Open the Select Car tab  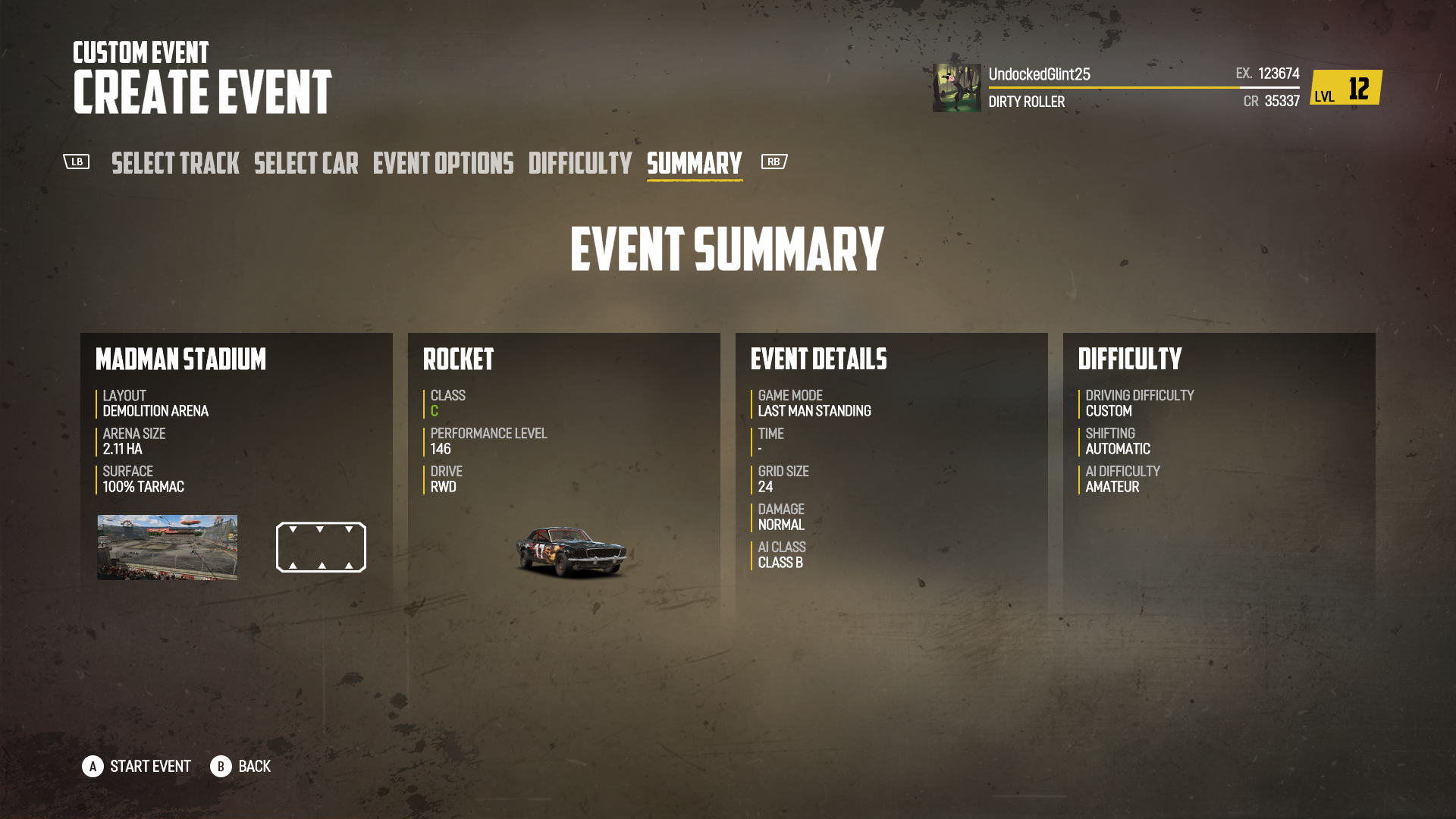[306, 164]
